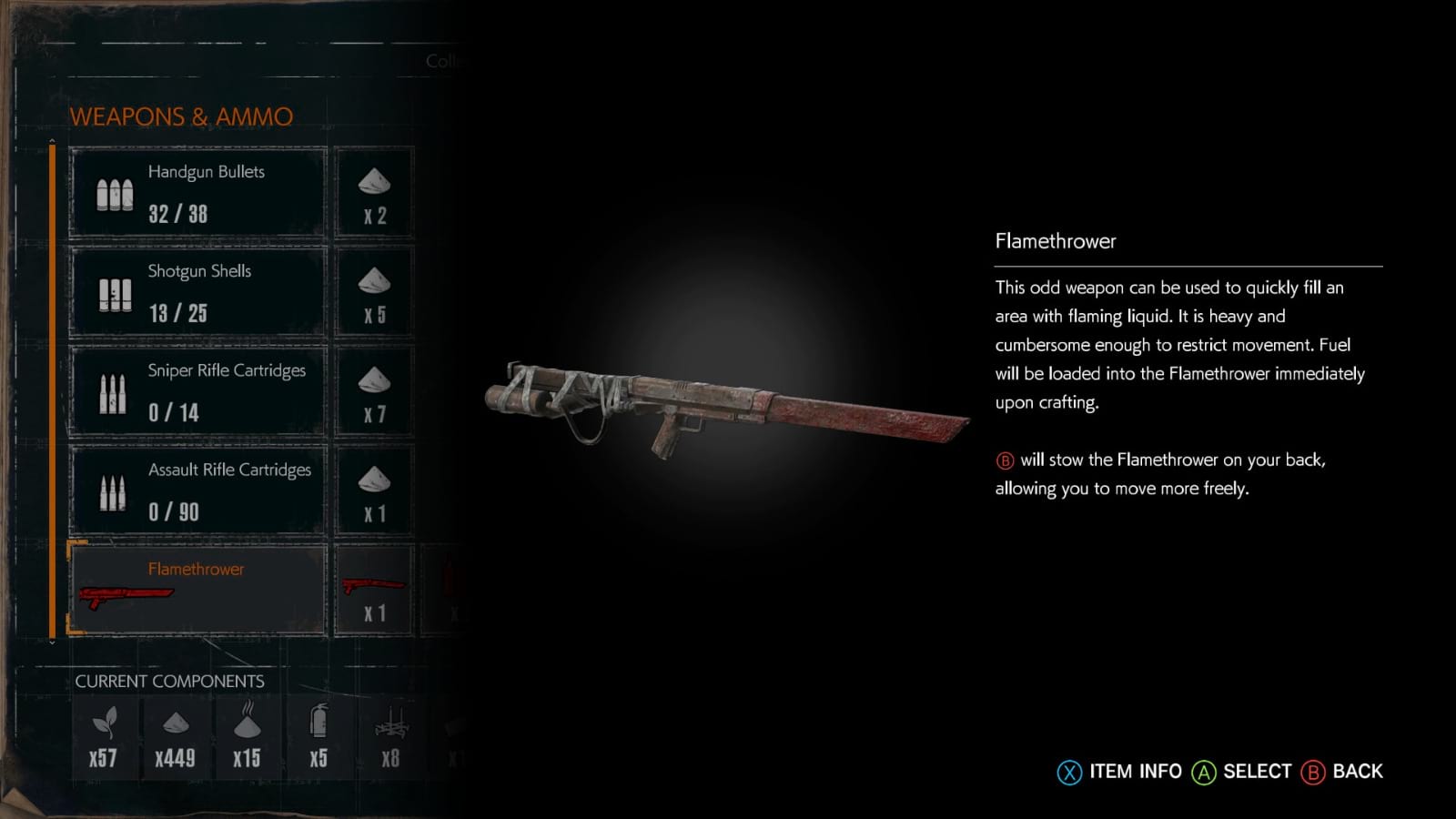Select the Flamethrower entry in the crafting list
Image resolution: width=1456 pixels, height=819 pixels.
[x=195, y=587]
